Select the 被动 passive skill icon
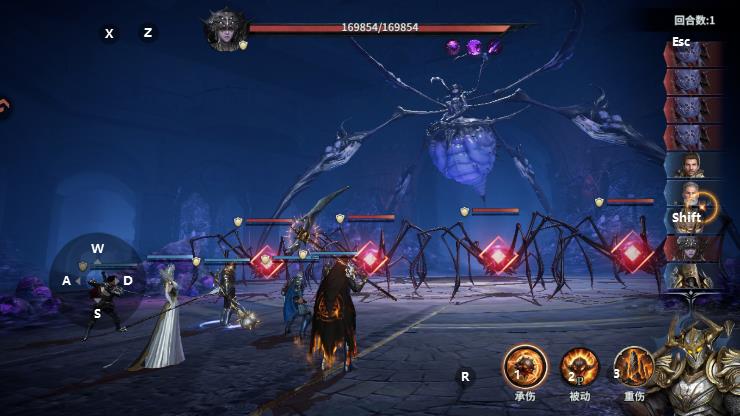The width and height of the screenshot is (740, 416). coord(579,367)
